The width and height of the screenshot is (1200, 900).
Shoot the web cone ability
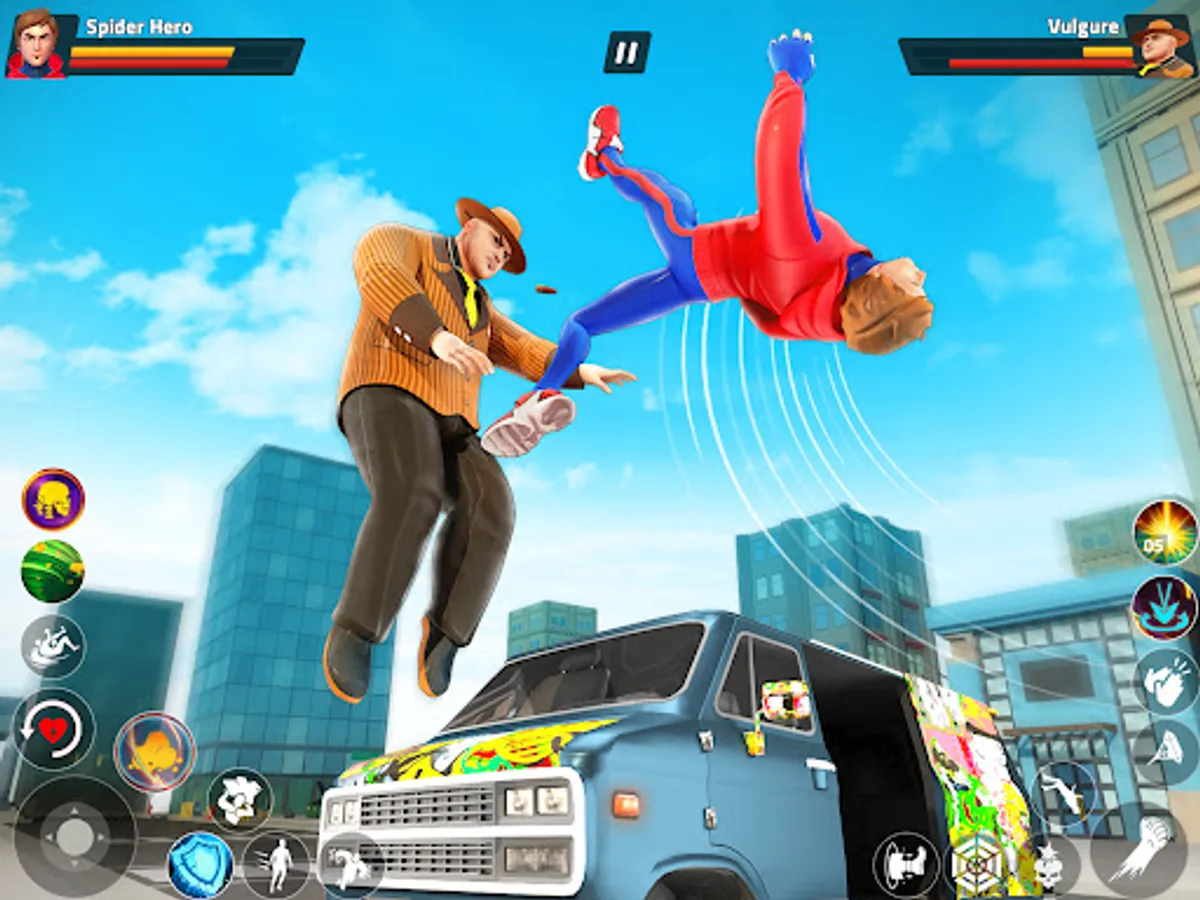pyautogui.click(x=1165, y=752)
